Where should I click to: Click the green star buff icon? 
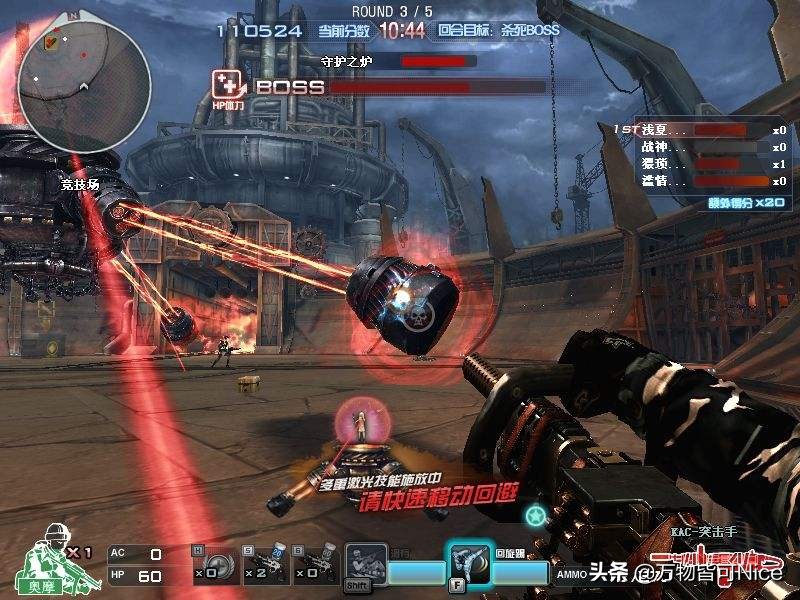coord(537,515)
